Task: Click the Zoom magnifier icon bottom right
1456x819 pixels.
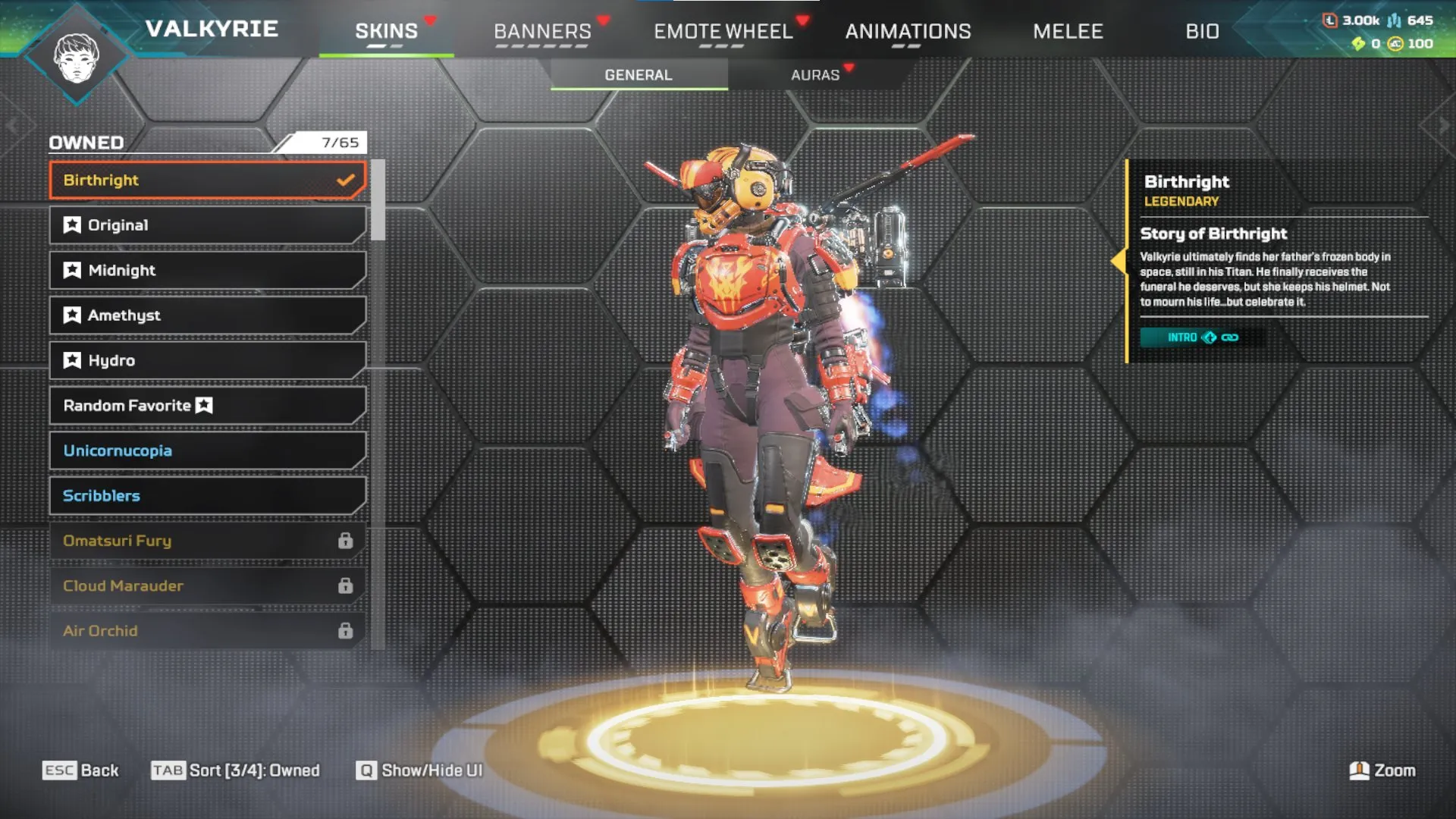Action: click(x=1358, y=770)
